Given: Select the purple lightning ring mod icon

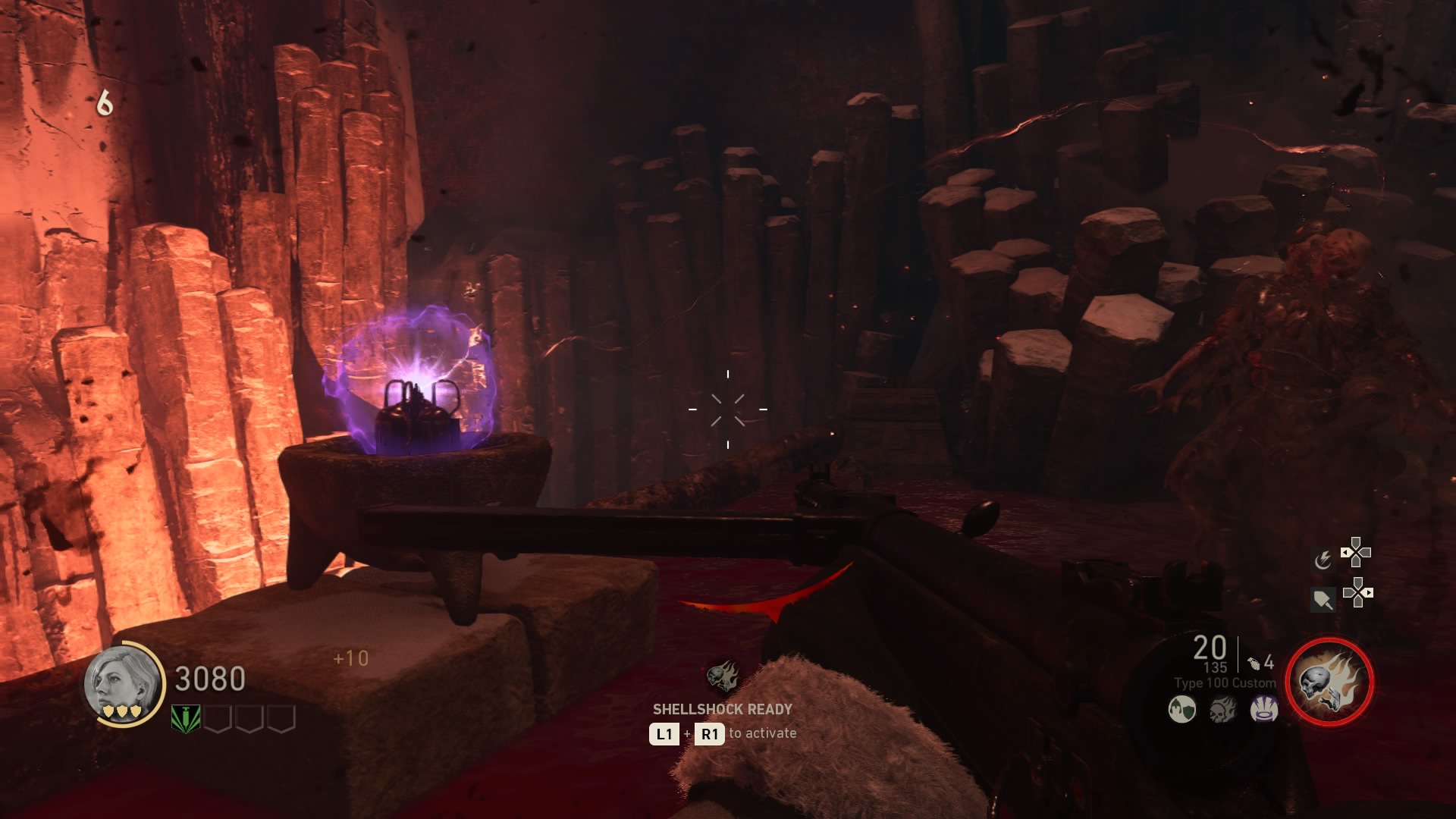Looking at the screenshot, I should tap(1263, 710).
